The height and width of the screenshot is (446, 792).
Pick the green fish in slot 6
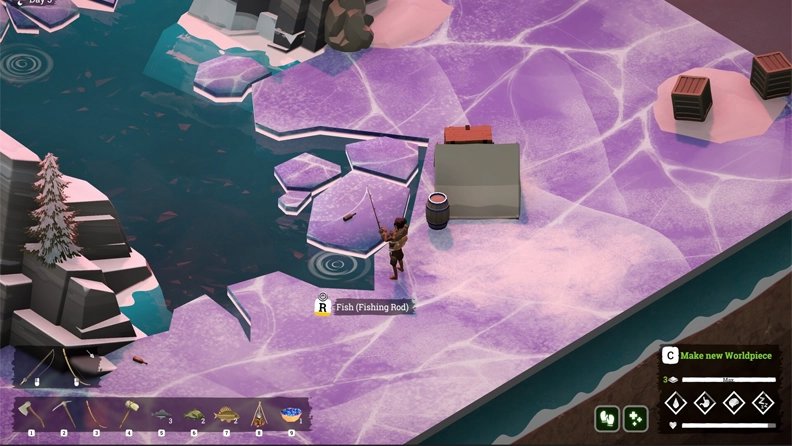(x=193, y=415)
